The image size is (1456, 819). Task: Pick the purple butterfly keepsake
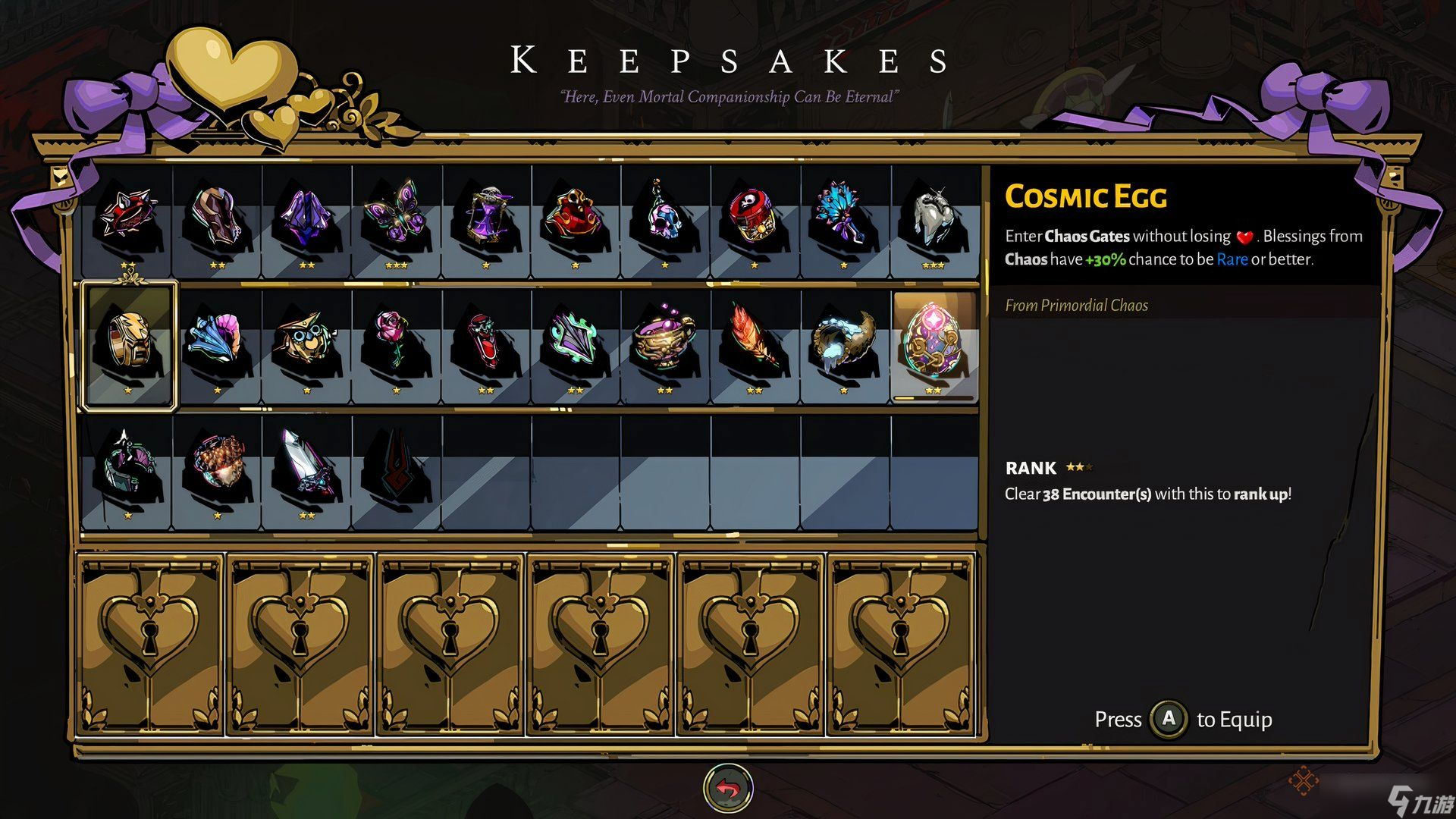pos(397,217)
